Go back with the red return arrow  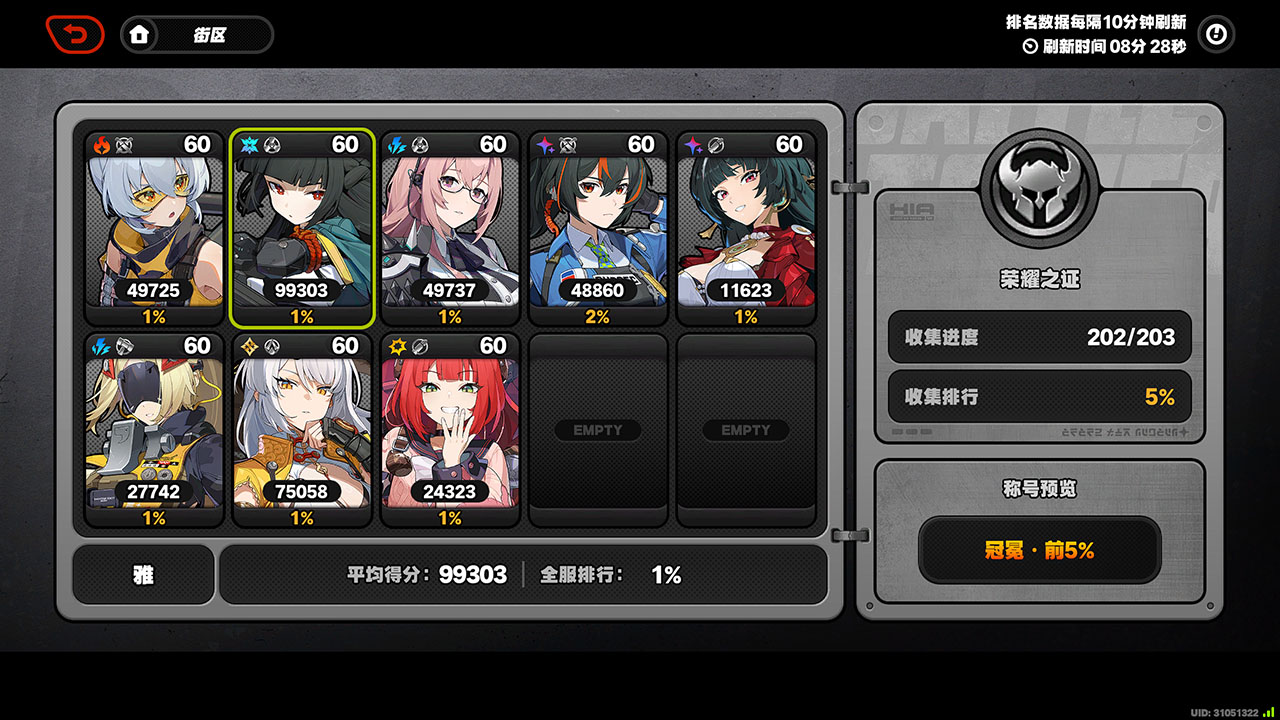tap(75, 35)
